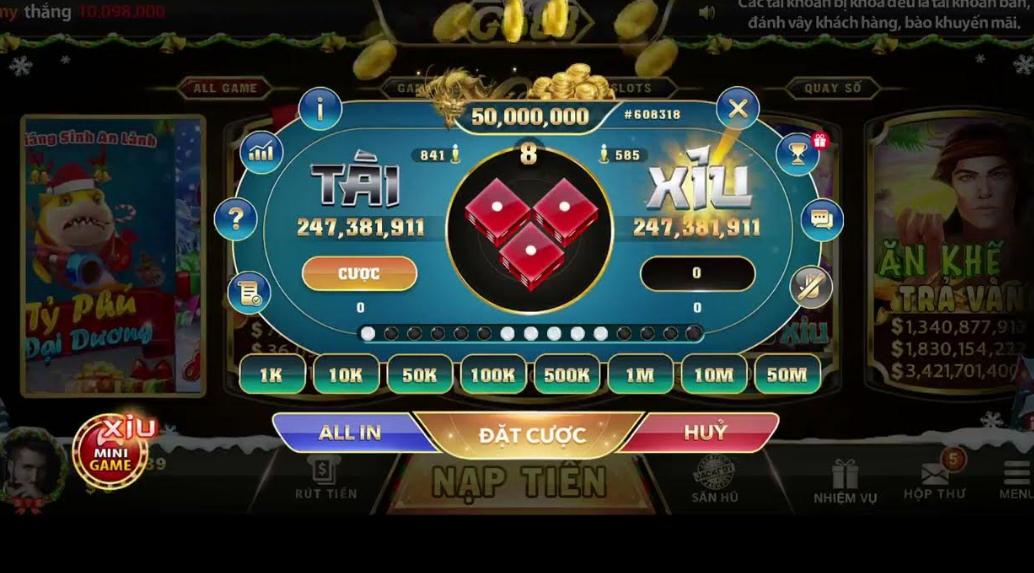Select the 500K chip

567,375
